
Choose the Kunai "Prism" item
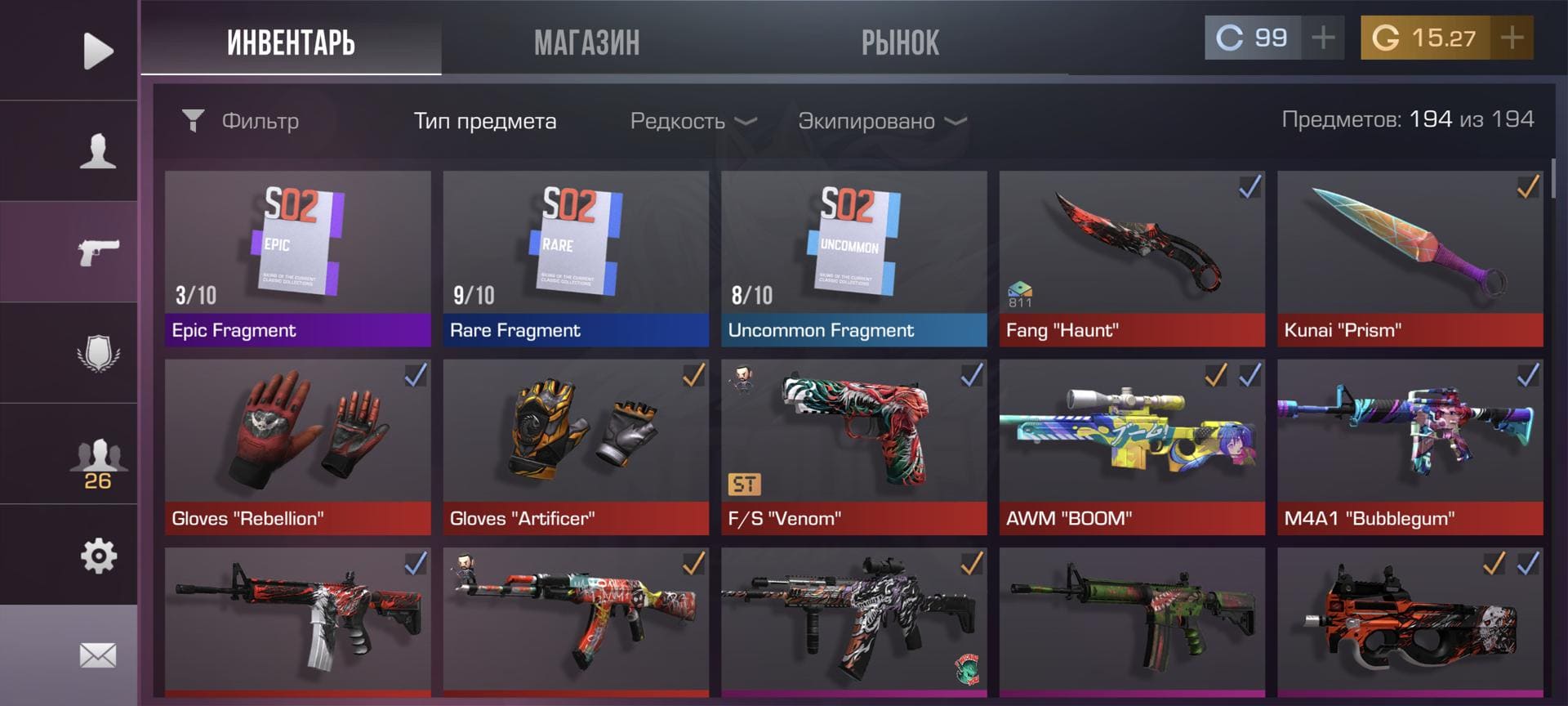[1410, 258]
